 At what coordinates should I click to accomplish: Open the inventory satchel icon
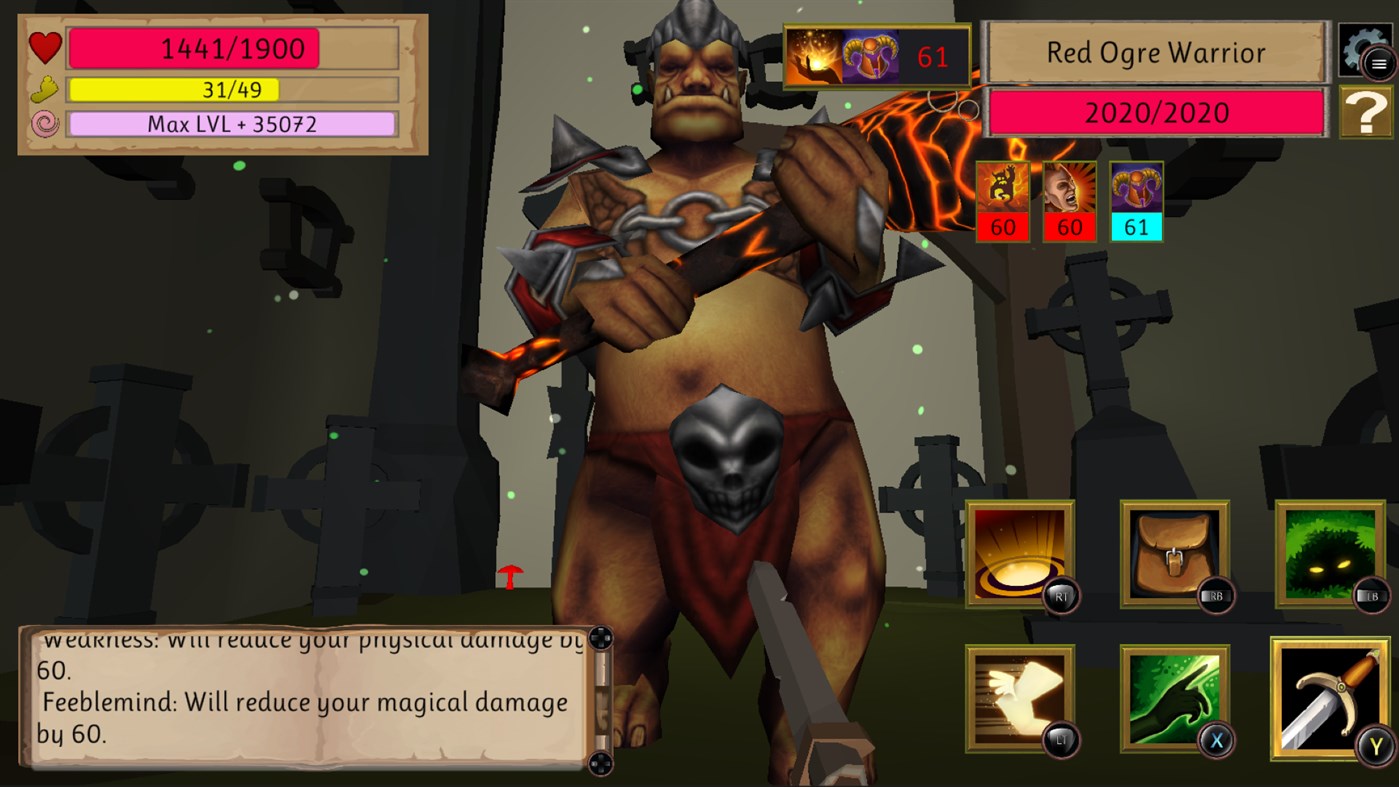tap(1174, 555)
